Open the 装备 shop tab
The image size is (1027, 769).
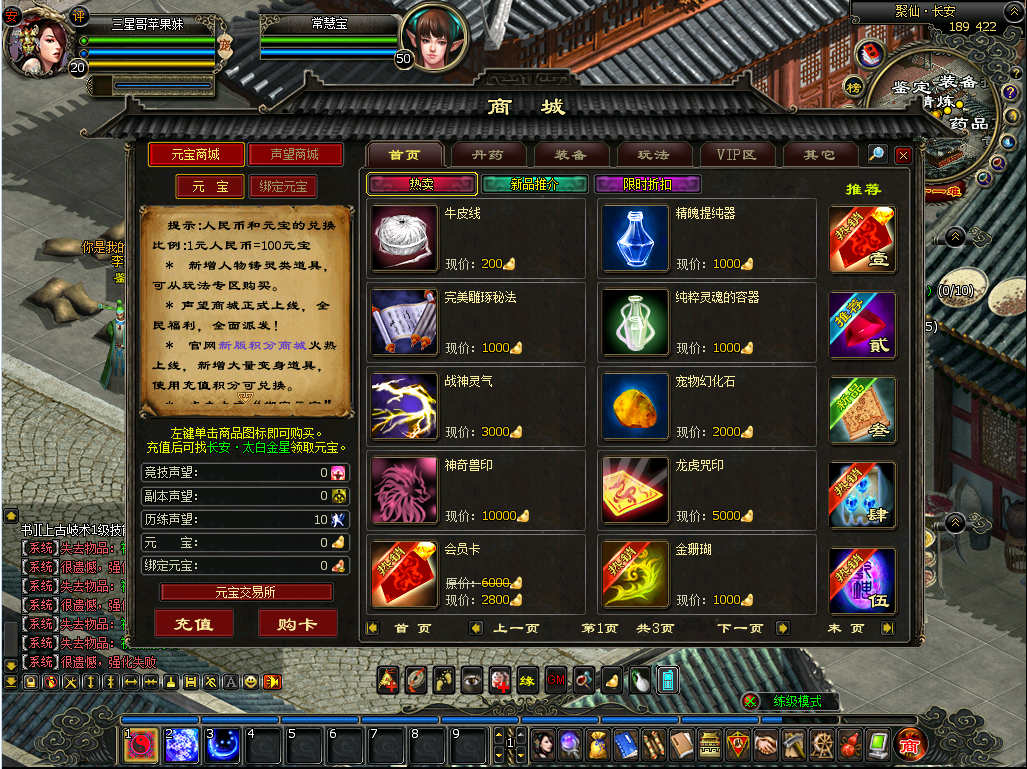click(570, 155)
